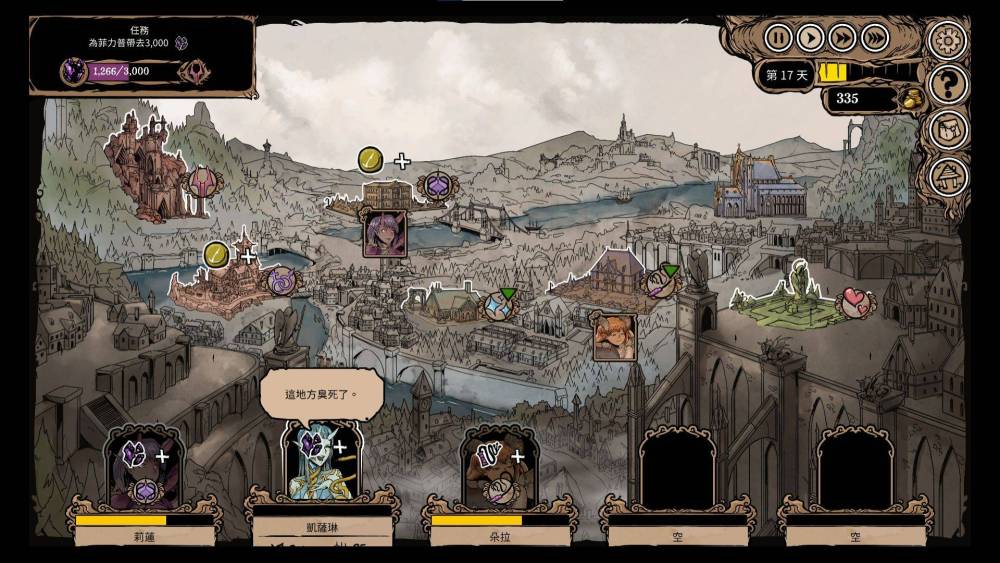Activate triple fast-forward speed
Image resolution: width=1000 pixels, height=563 pixels.
(875, 38)
